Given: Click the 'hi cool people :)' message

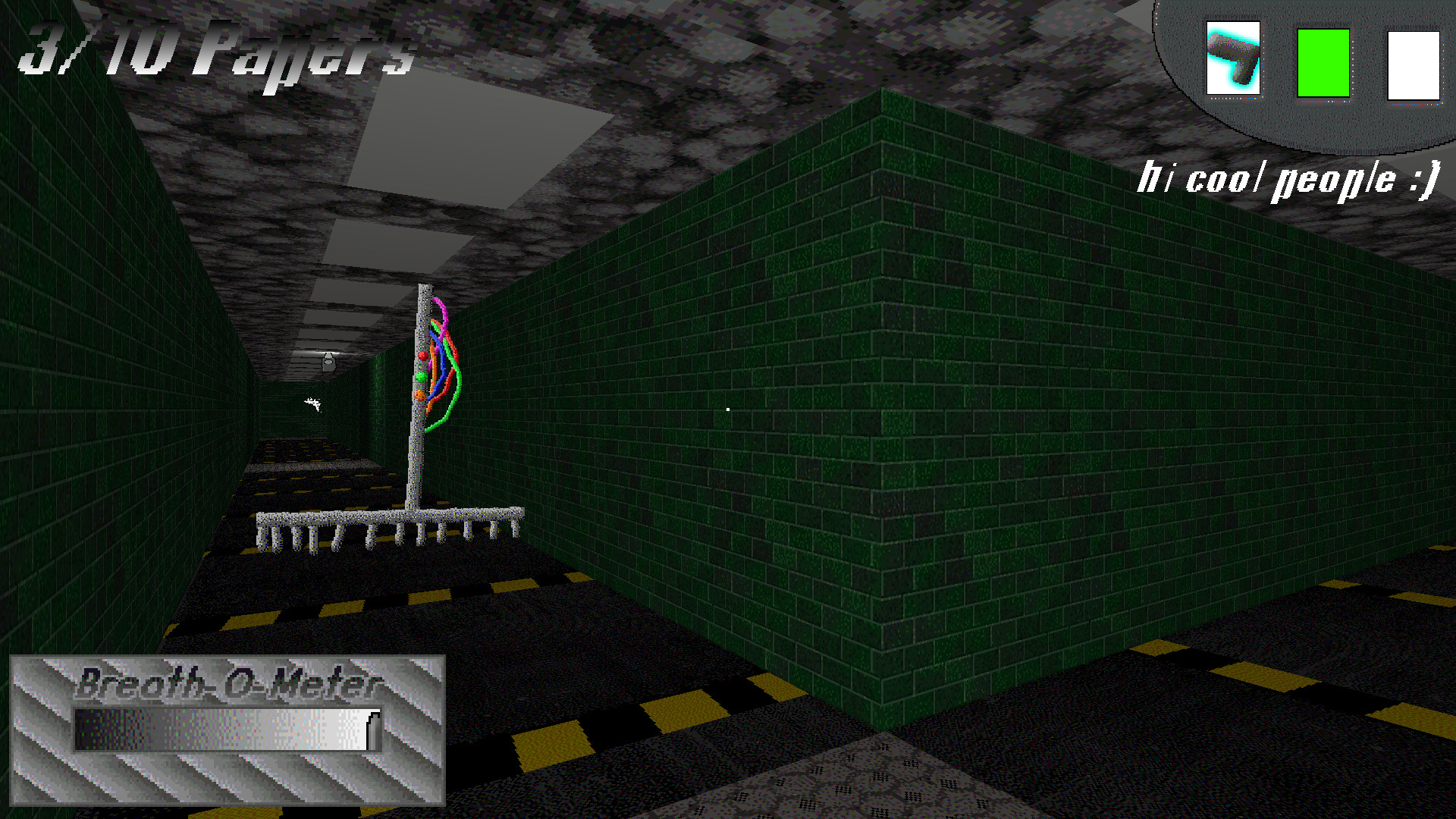Looking at the screenshot, I should pyautogui.click(x=1289, y=178).
